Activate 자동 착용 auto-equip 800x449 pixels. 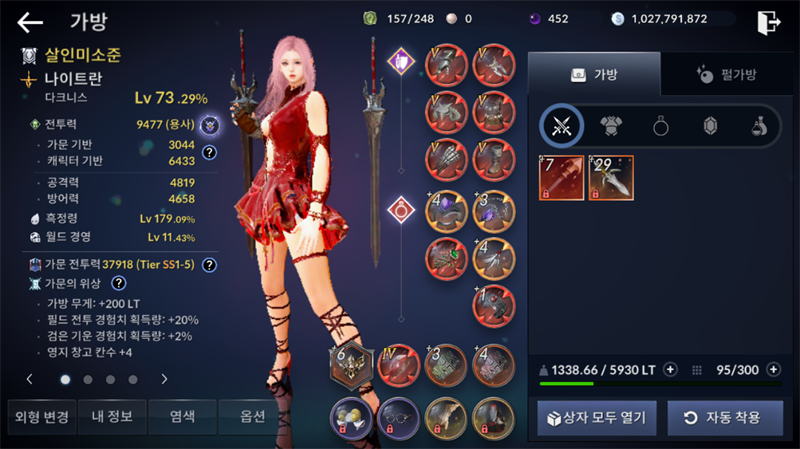[725, 417]
